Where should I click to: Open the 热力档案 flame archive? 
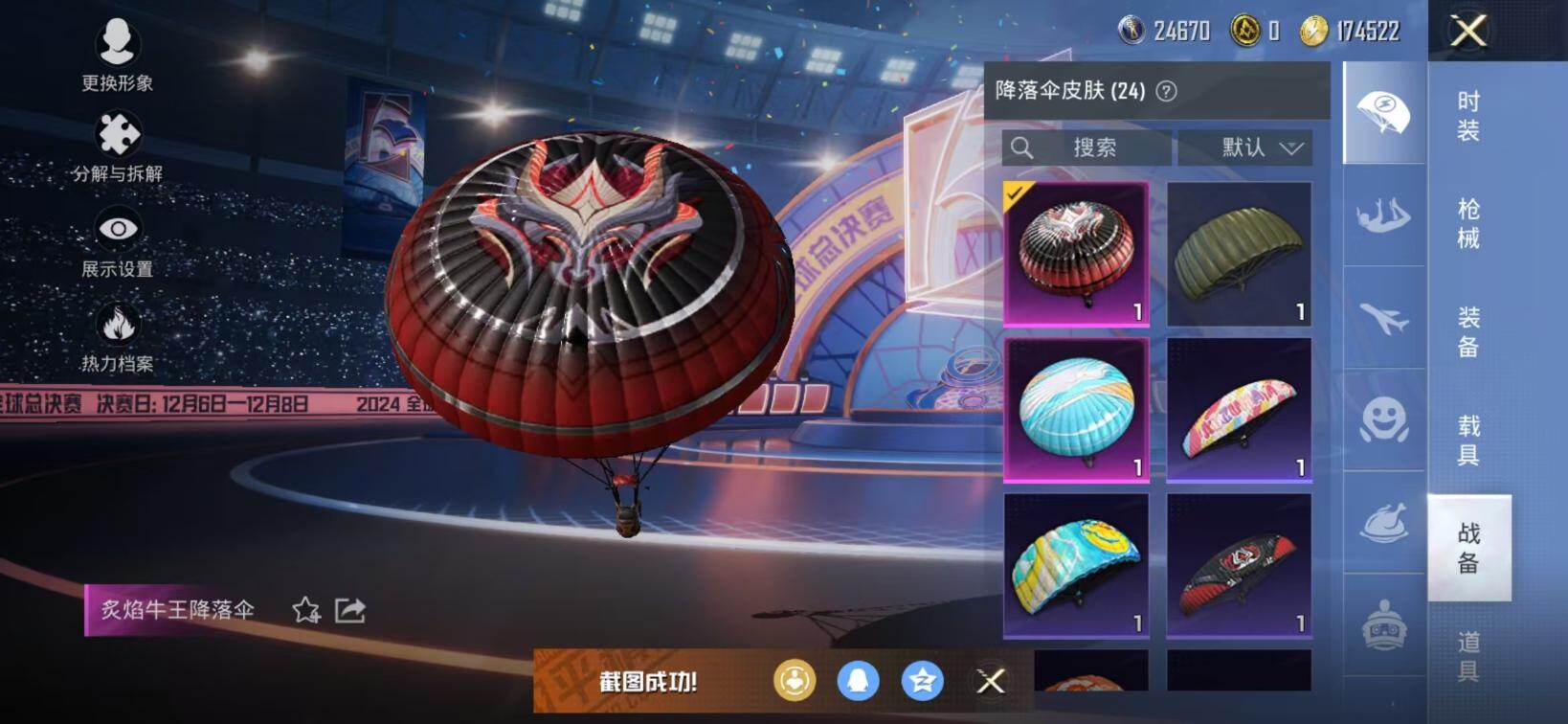pos(117,337)
